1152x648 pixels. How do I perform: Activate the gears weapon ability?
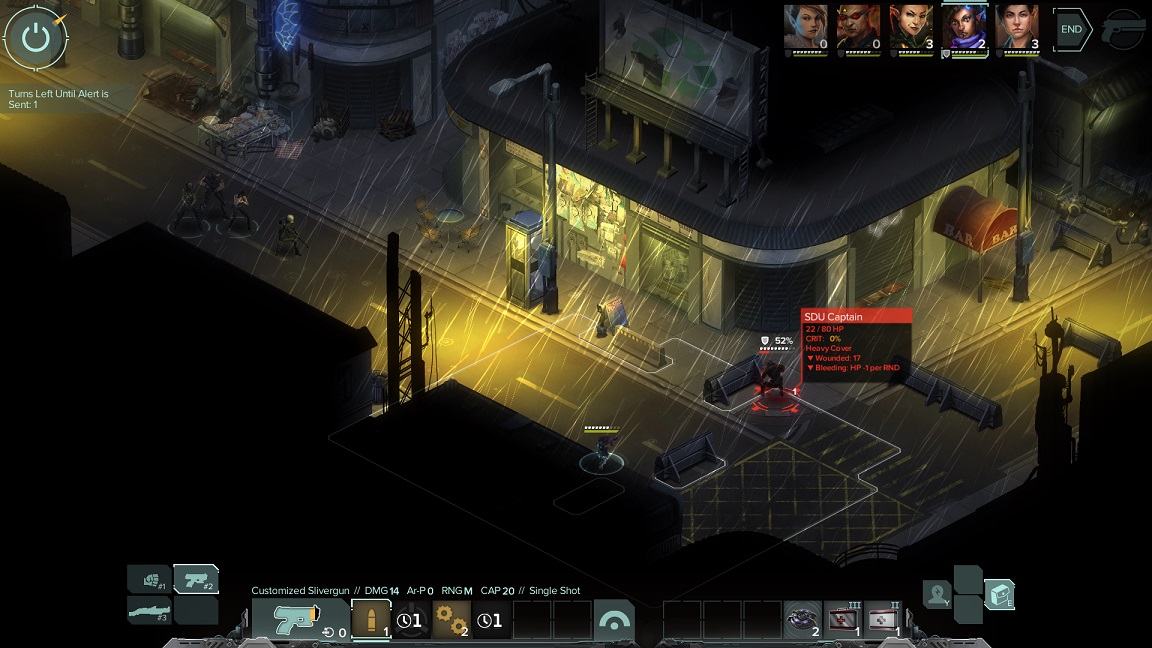[x=451, y=620]
